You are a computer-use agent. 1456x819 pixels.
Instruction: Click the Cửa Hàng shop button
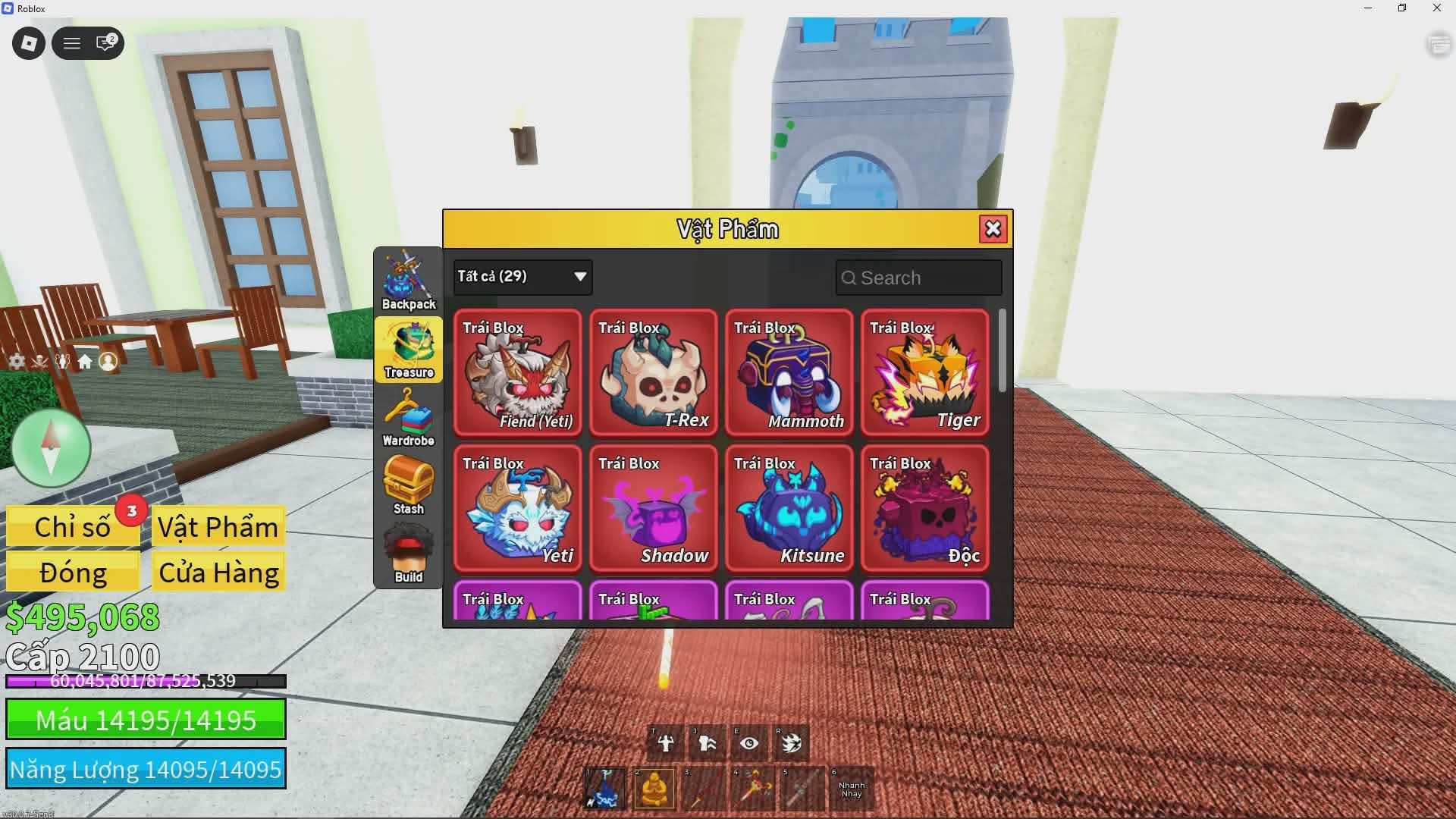(x=219, y=573)
